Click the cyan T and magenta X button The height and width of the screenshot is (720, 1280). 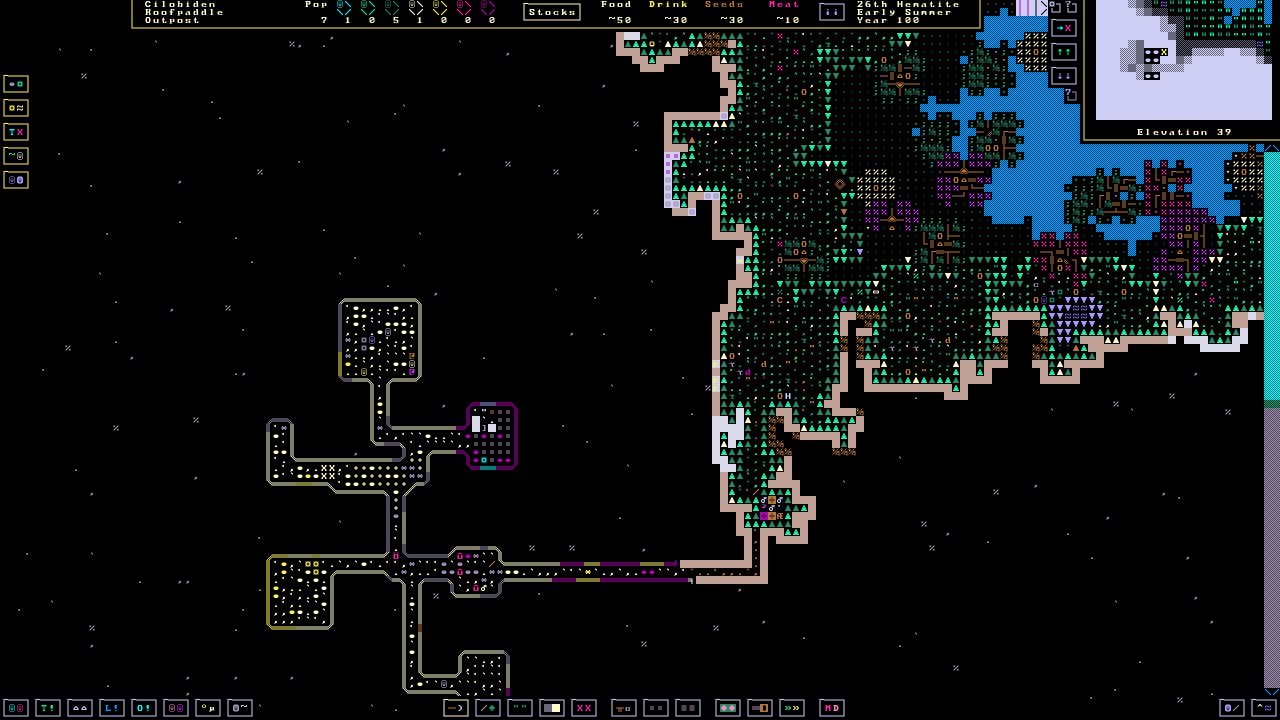click(16, 132)
